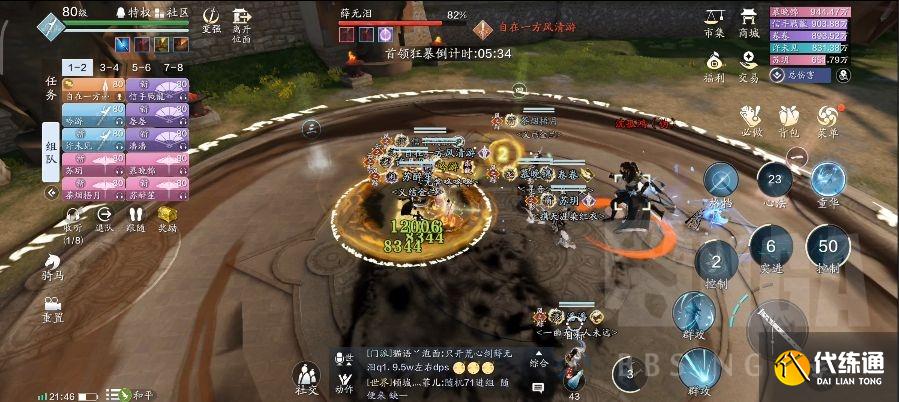
Task: Open the 必做 daily tasks
Action: [x=752, y=118]
